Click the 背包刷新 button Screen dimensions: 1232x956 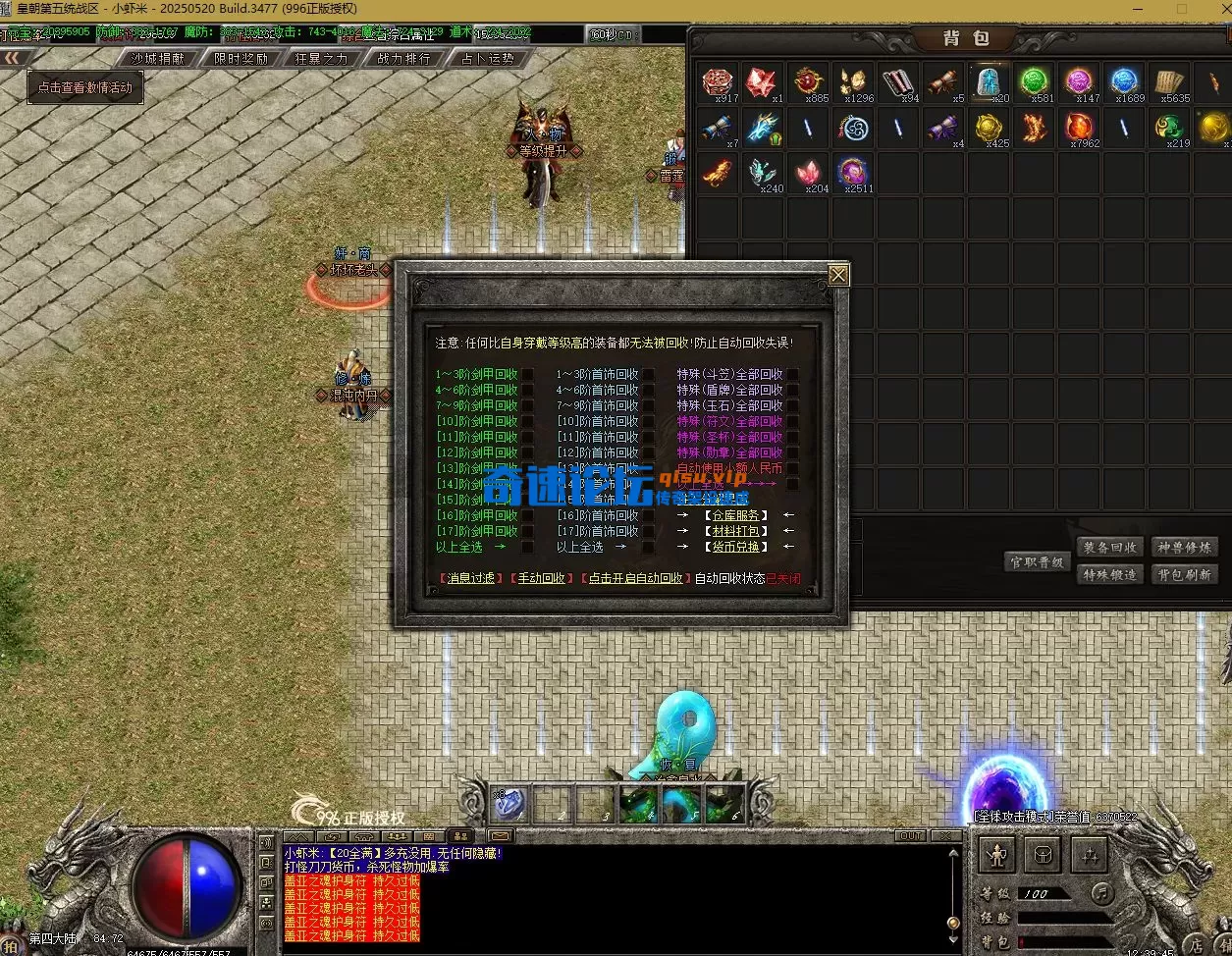click(1185, 575)
